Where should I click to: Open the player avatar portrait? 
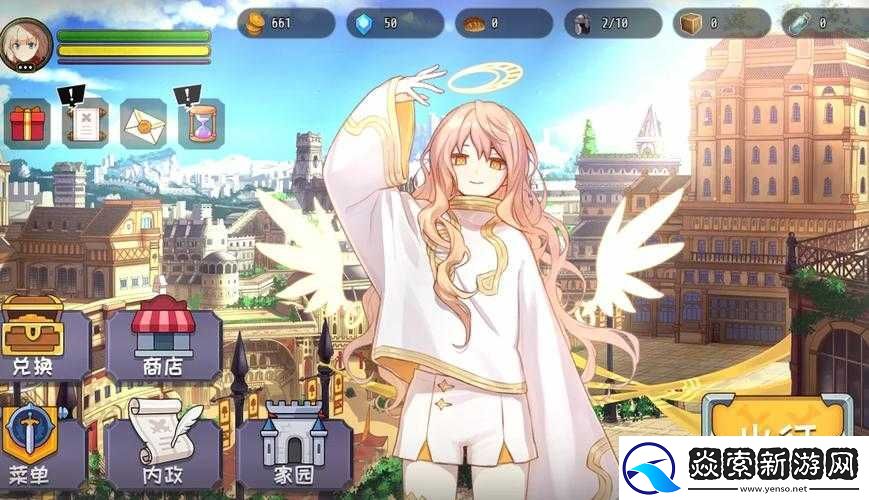click(24, 45)
